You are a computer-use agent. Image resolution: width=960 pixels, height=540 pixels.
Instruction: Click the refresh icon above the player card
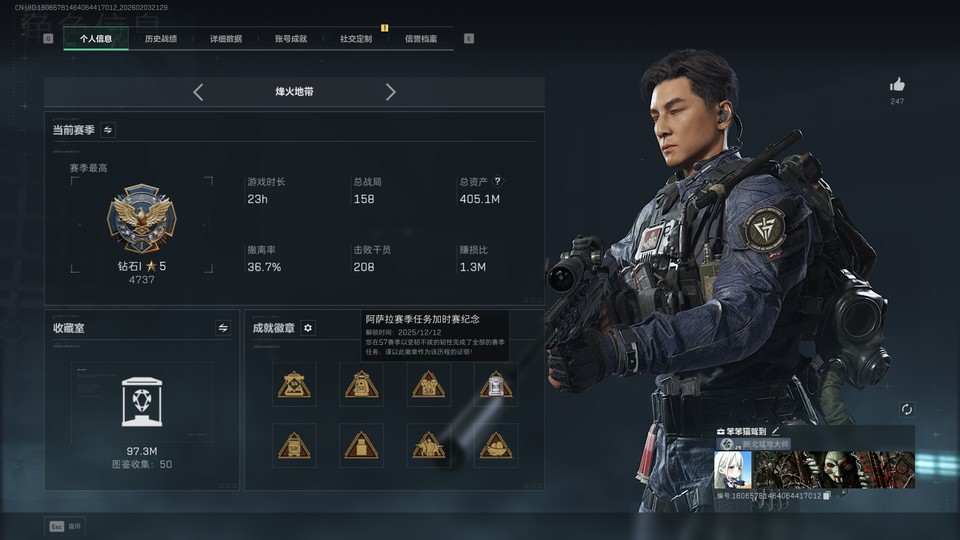point(906,410)
